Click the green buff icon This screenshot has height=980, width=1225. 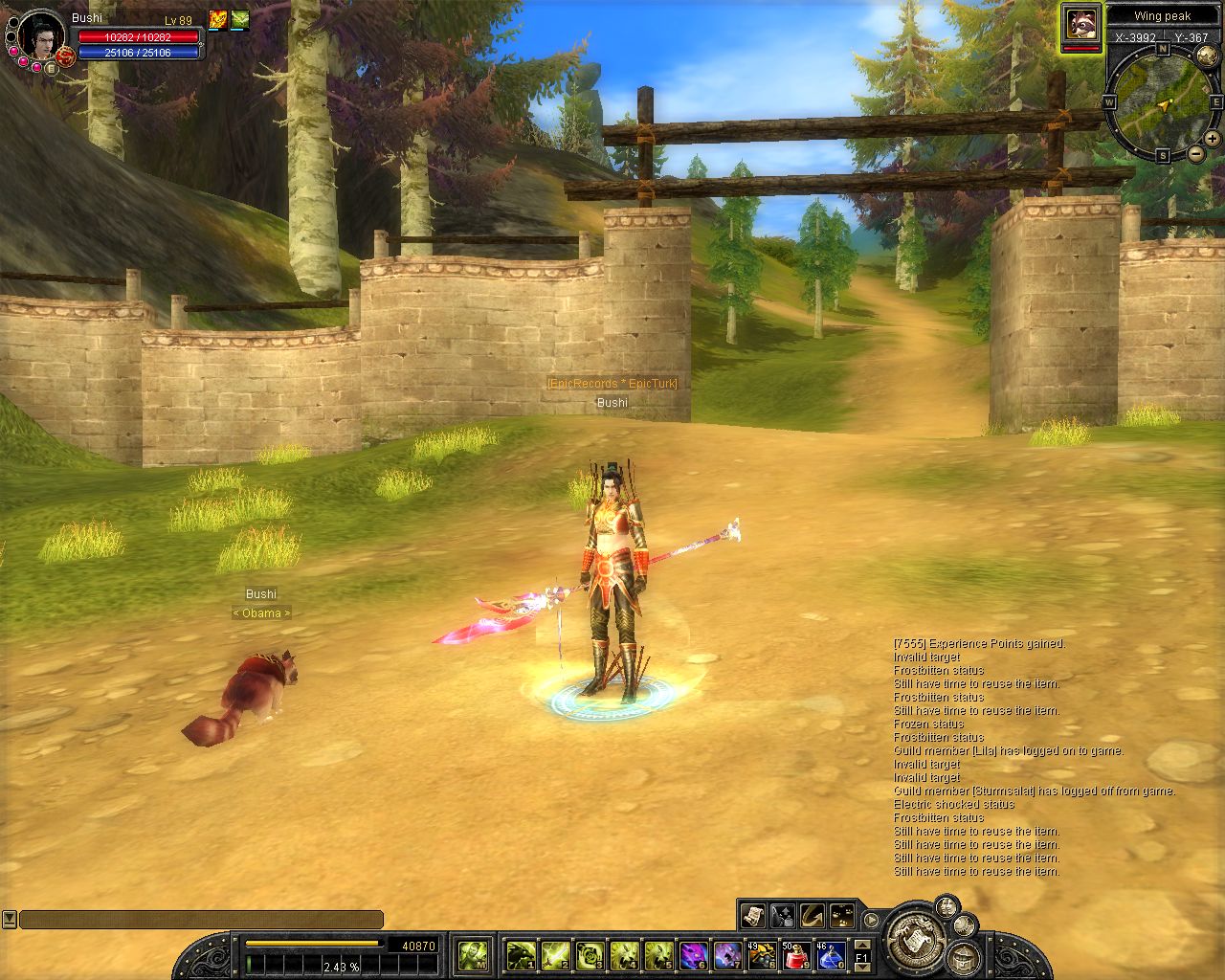[x=239, y=20]
